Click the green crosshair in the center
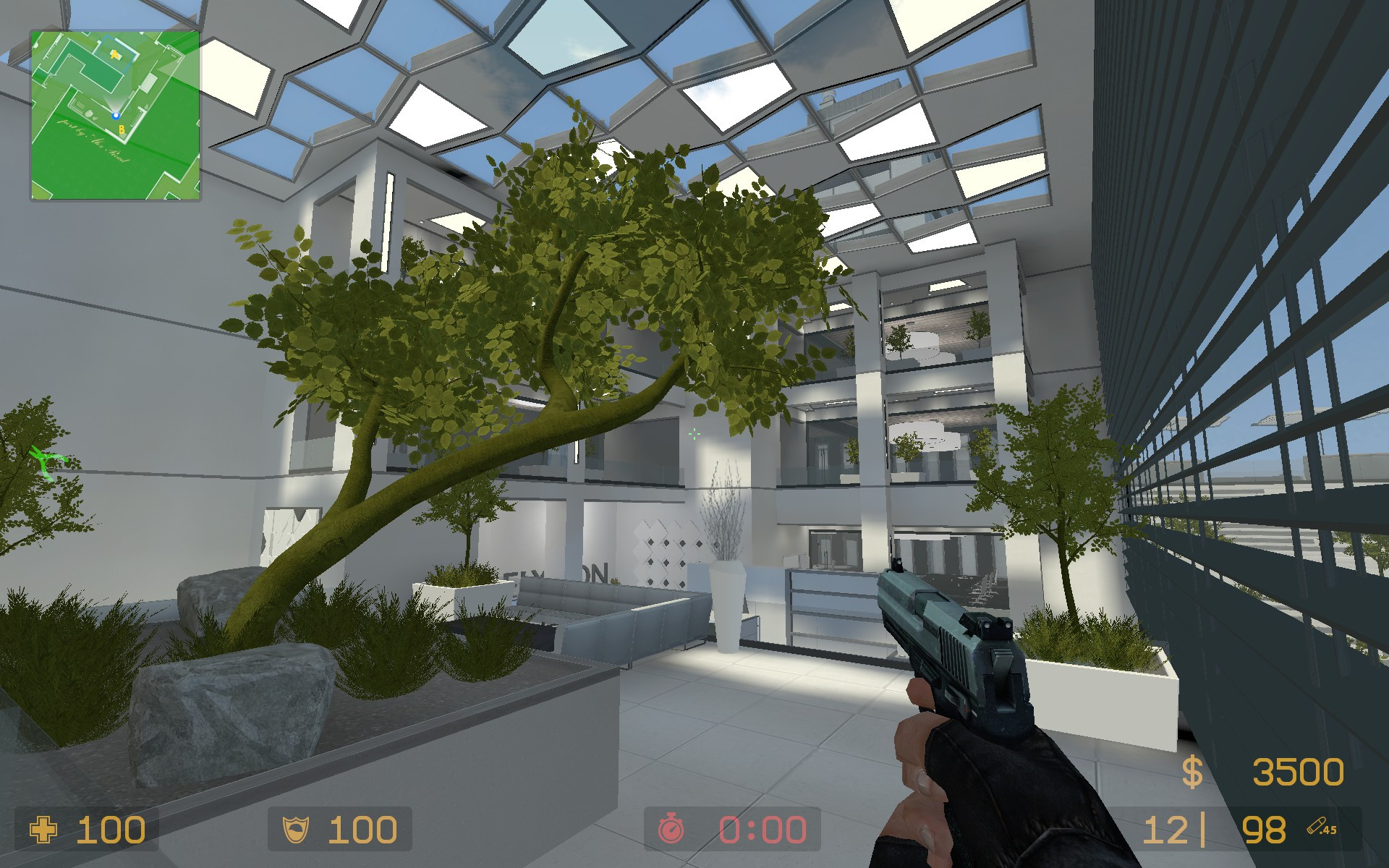This screenshot has width=1389, height=868. 695,434
